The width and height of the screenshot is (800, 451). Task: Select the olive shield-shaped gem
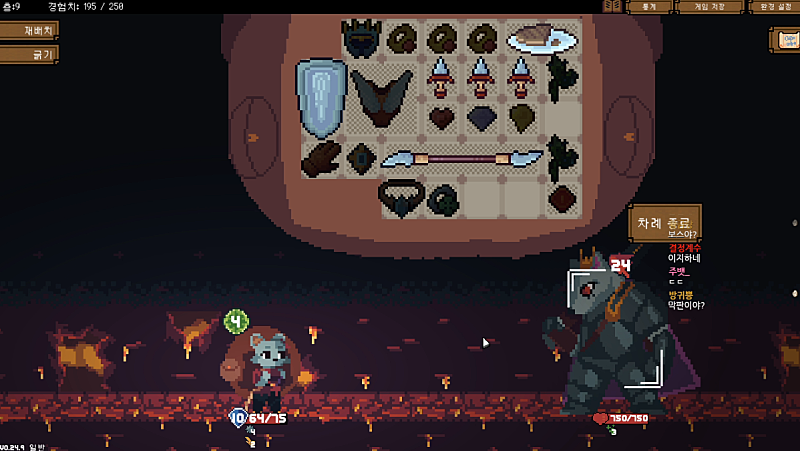(x=522, y=118)
